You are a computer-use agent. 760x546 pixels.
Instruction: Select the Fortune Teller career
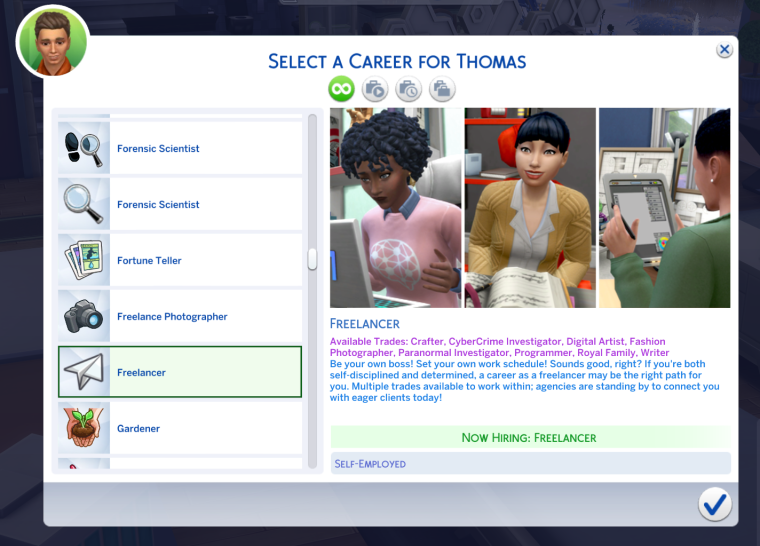coord(180,261)
